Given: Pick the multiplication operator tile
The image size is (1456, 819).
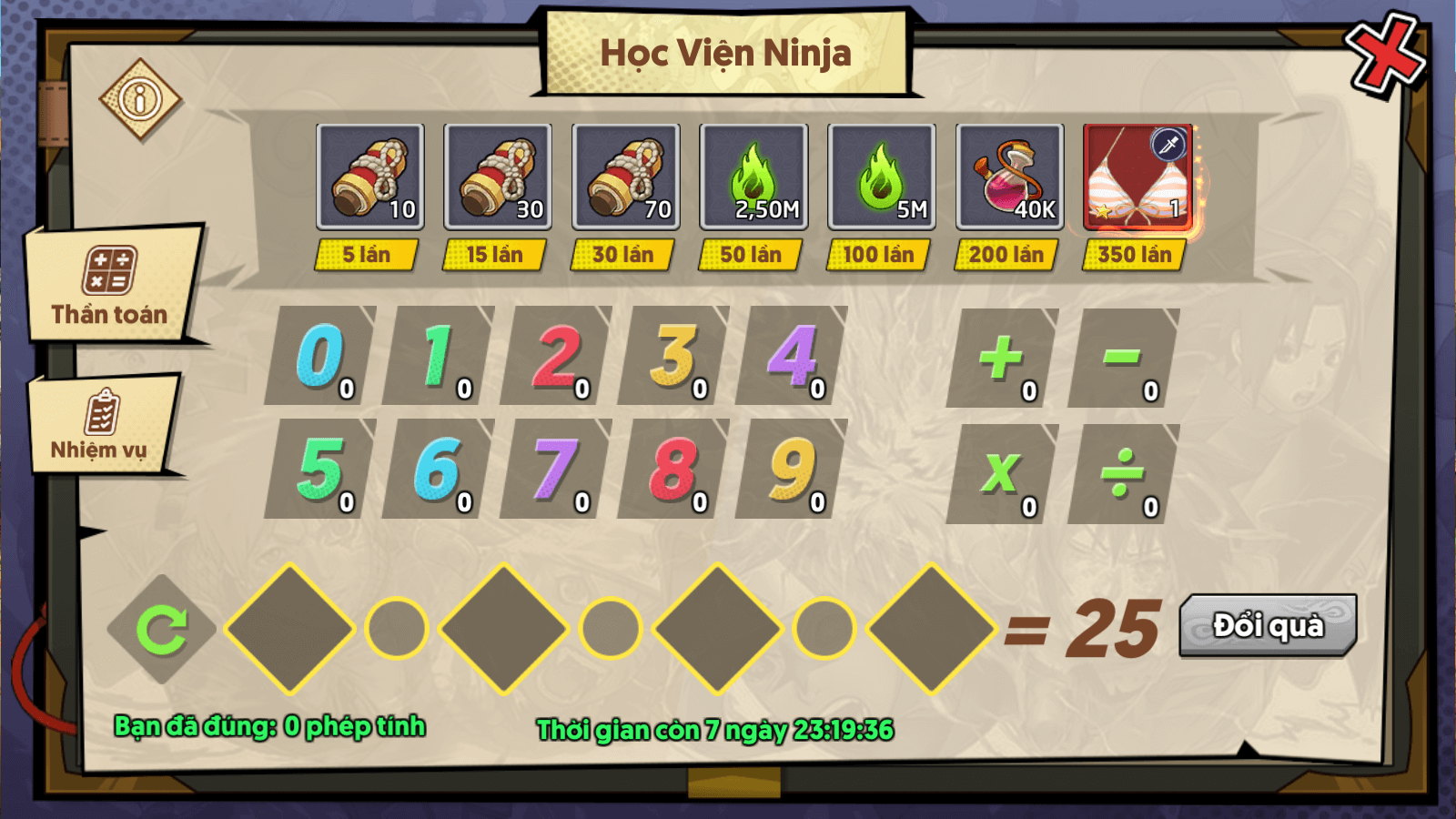Looking at the screenshot, I should tap(1001, 473).
